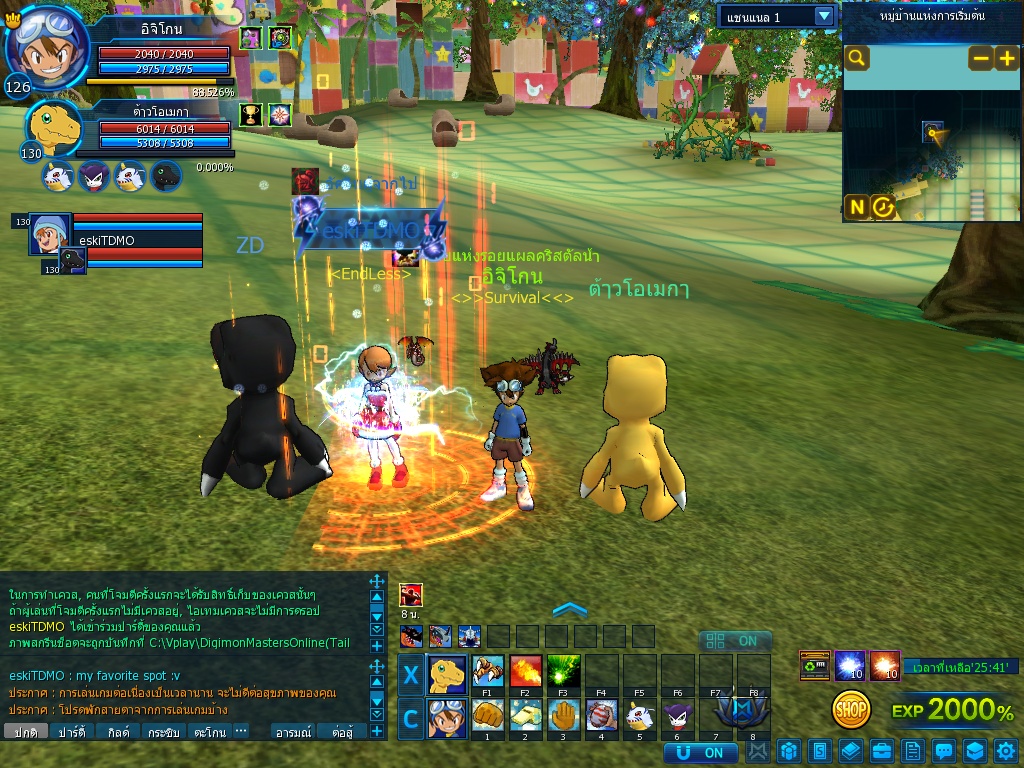Use the fist skill in slot 1
This screenshot has height=768, width=1024.
[x=488, y=716]
